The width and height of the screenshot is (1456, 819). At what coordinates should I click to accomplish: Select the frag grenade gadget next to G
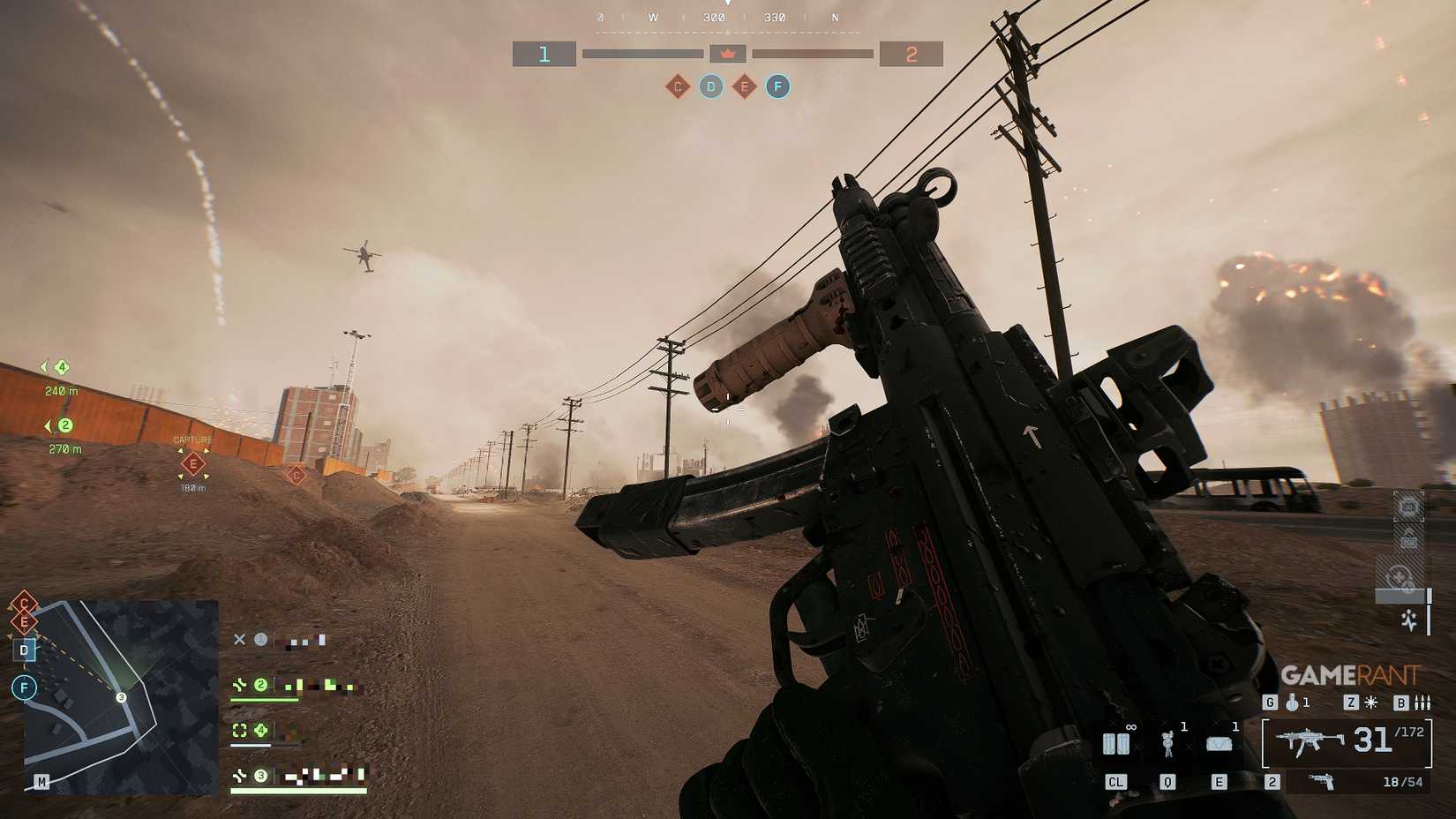[1292, 703]
